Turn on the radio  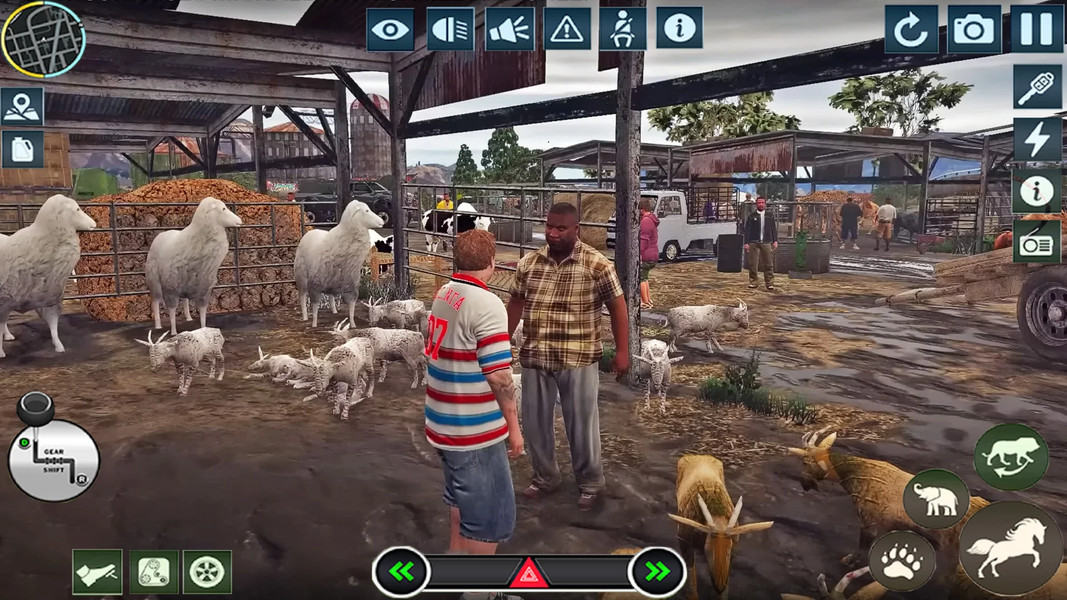pyautogui.click(x=1037, y=241)
